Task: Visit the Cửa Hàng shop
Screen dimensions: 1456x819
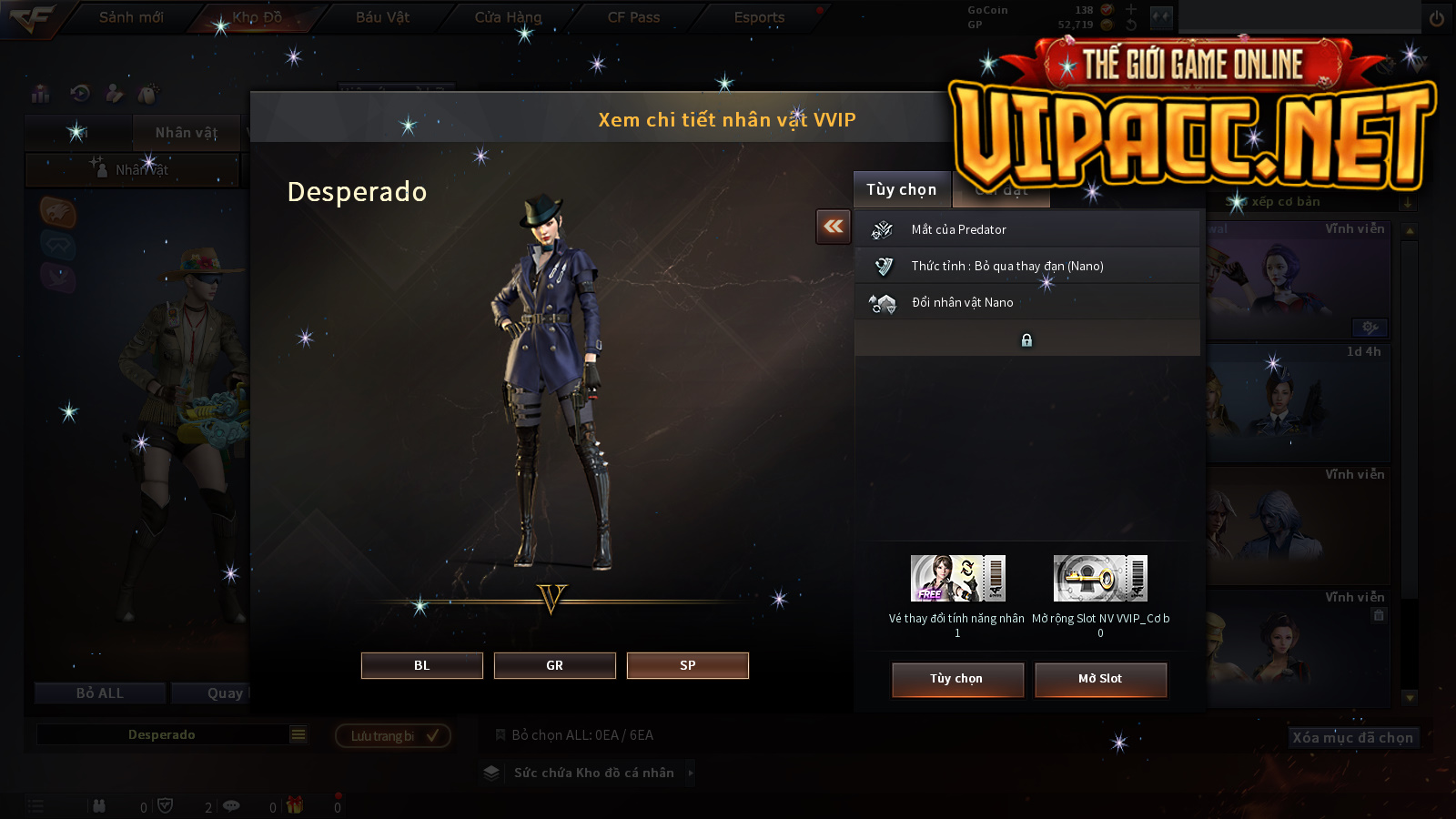Action: point(508,17)
